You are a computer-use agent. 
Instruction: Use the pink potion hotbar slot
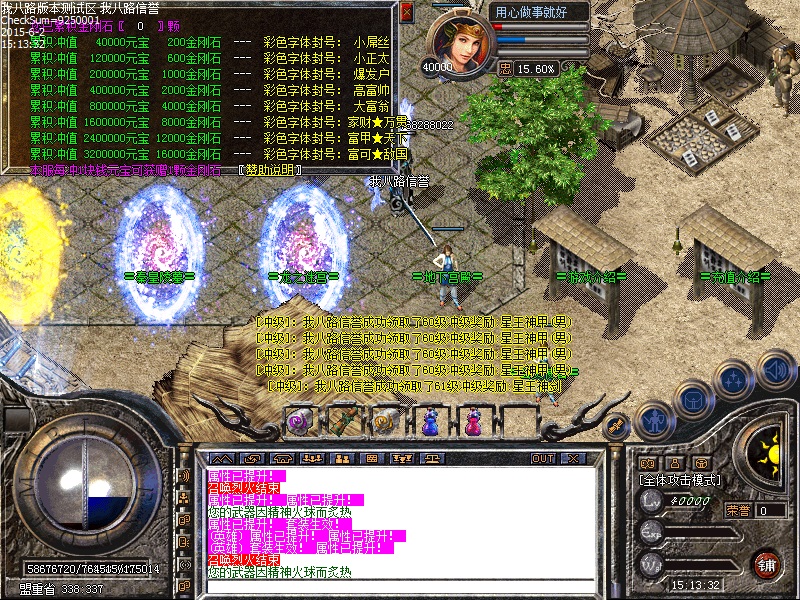coord(470,421)
